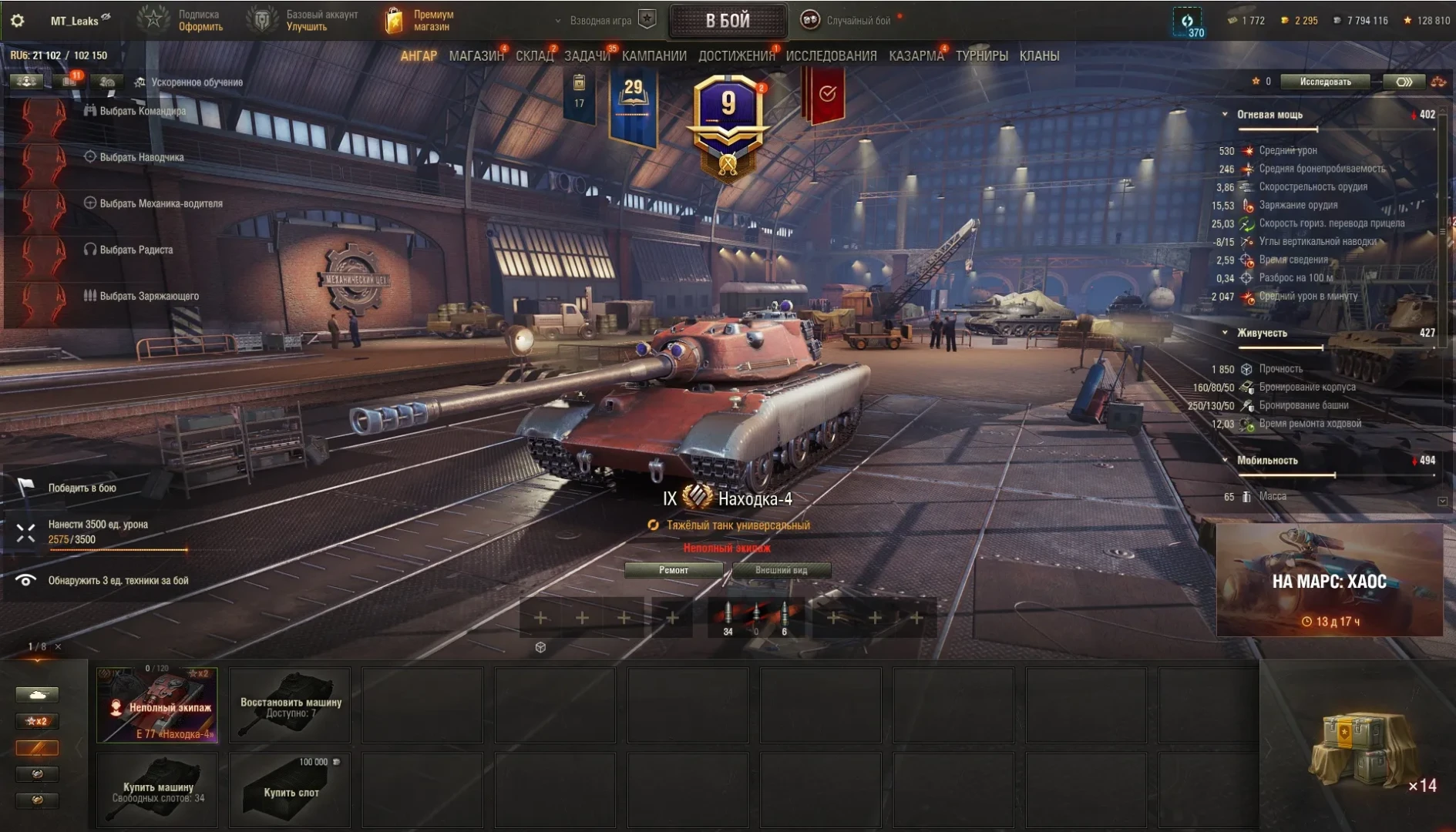Buy a vehicle via Купить машину
Screen dimensions: 1456x832
(157, 790)
